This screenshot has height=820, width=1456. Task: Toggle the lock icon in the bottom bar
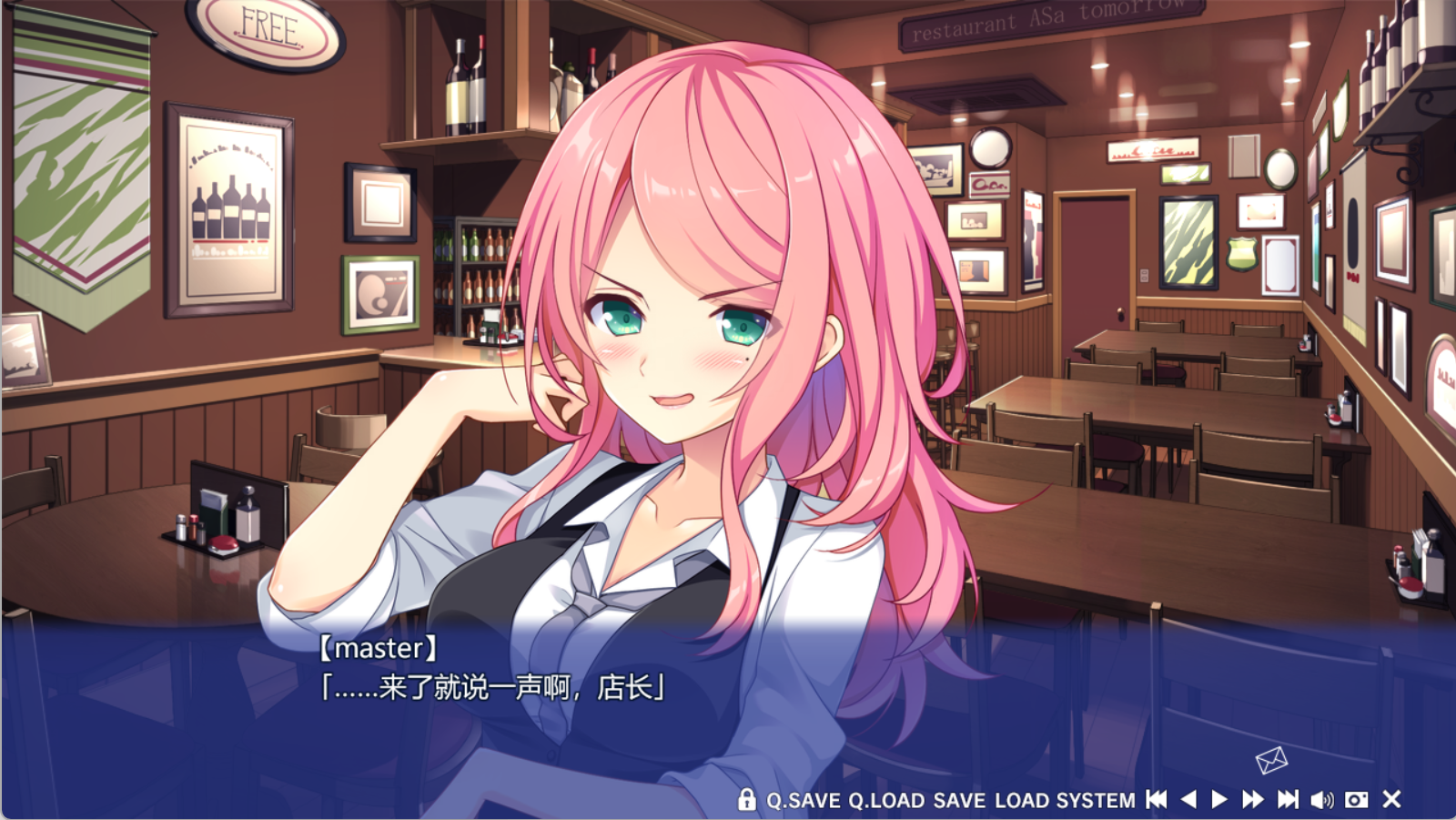point(747,801)
